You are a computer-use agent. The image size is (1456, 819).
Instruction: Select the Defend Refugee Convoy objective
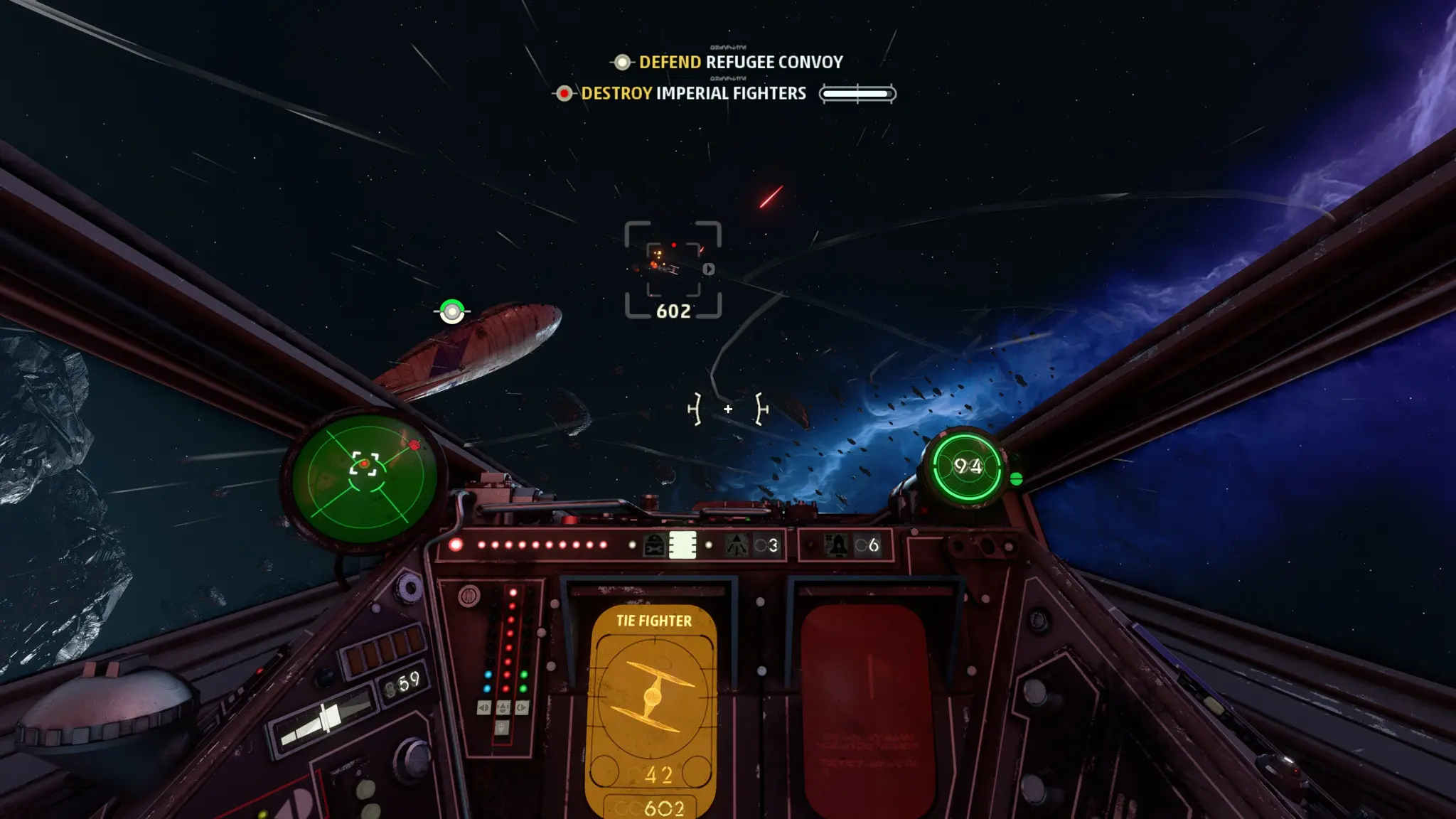point(739,63)
